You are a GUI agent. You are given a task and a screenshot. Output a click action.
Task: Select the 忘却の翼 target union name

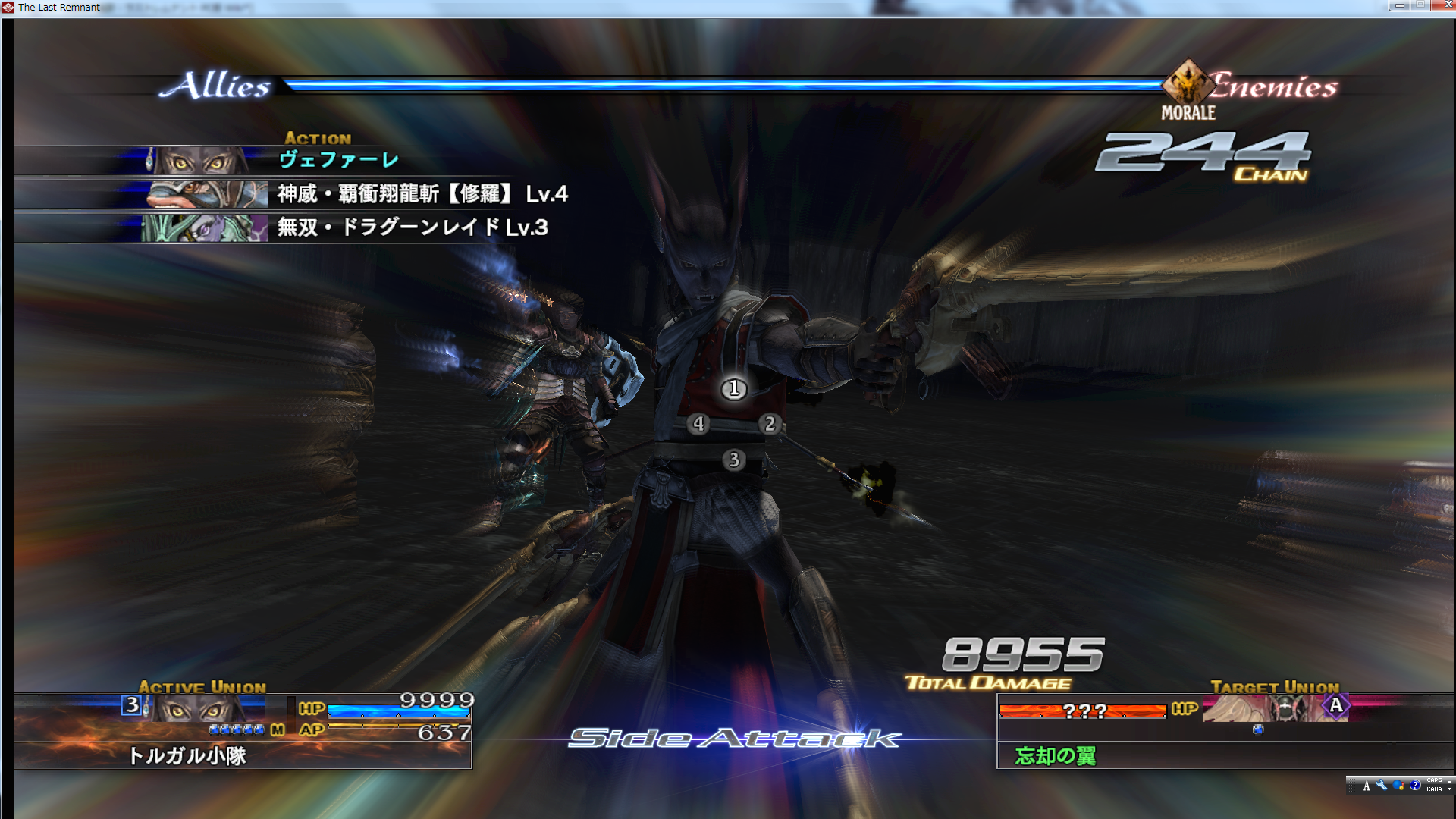[1055, 755]
